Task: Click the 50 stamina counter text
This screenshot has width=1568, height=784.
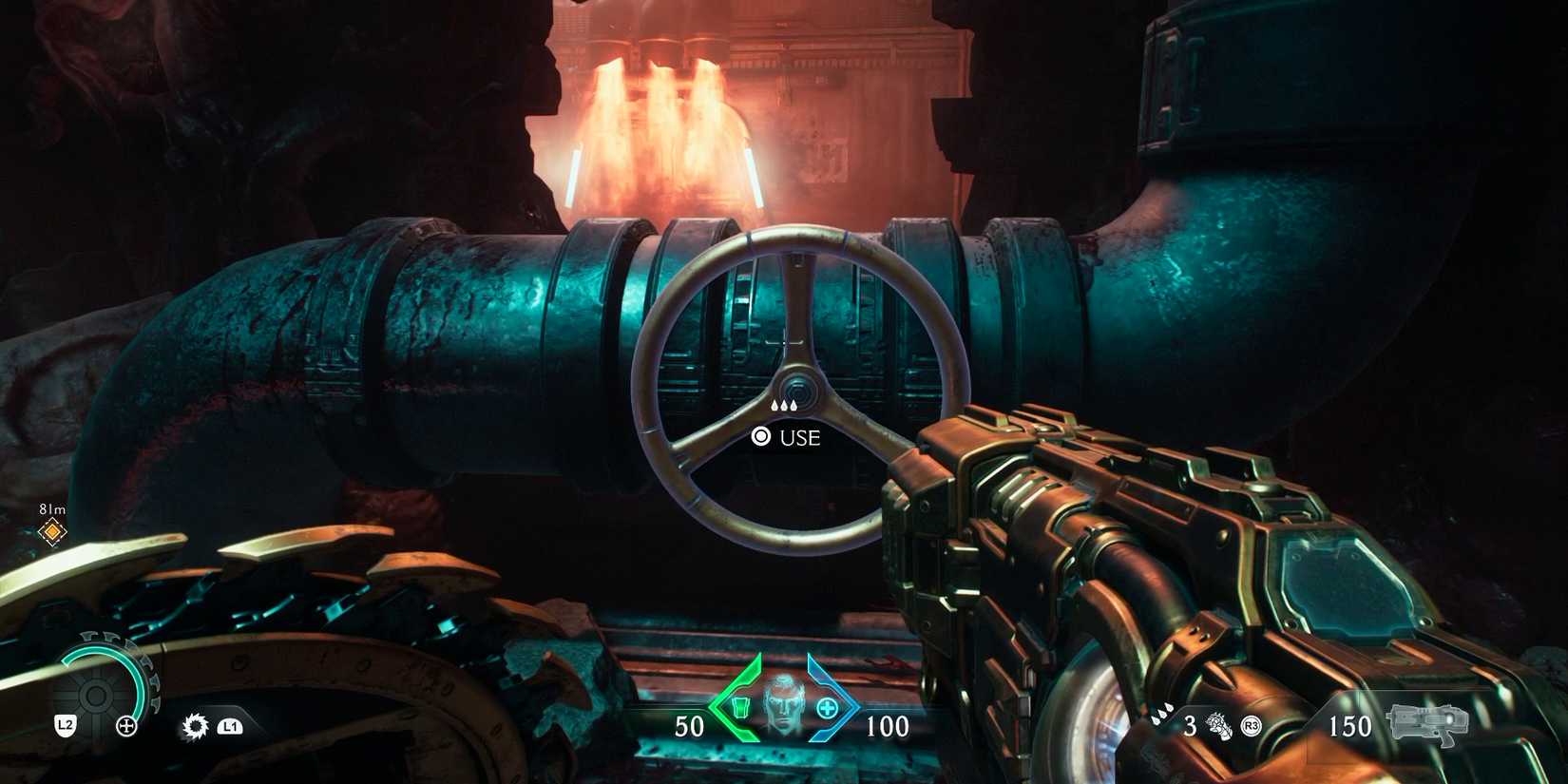Action: click(x=689, y=725)
